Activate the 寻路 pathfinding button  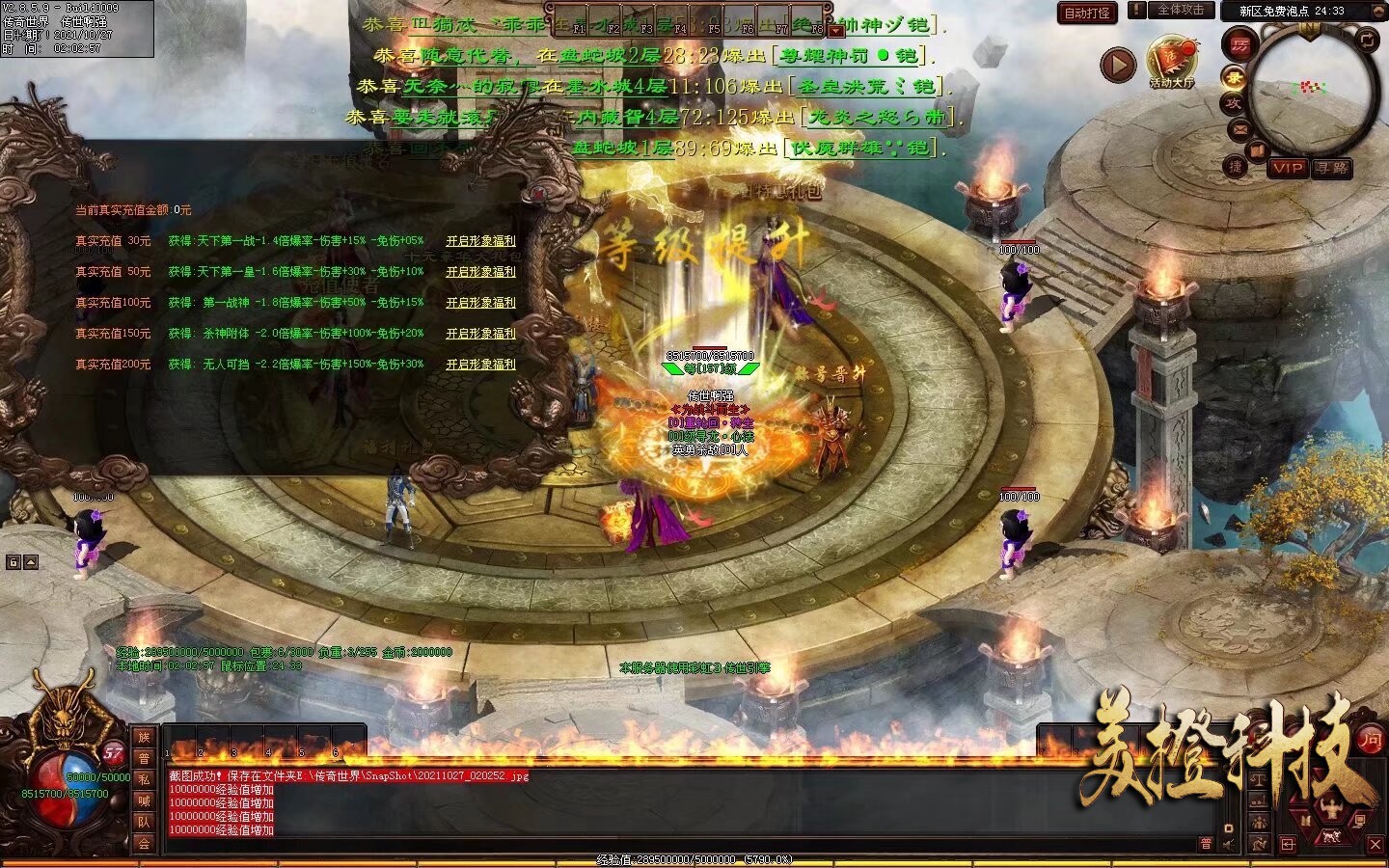point(1332,168)
